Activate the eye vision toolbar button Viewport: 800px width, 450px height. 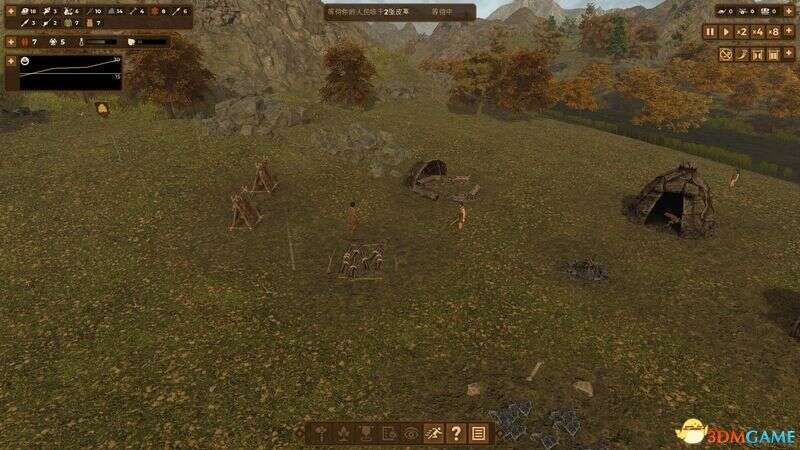[x=411, y=433]
